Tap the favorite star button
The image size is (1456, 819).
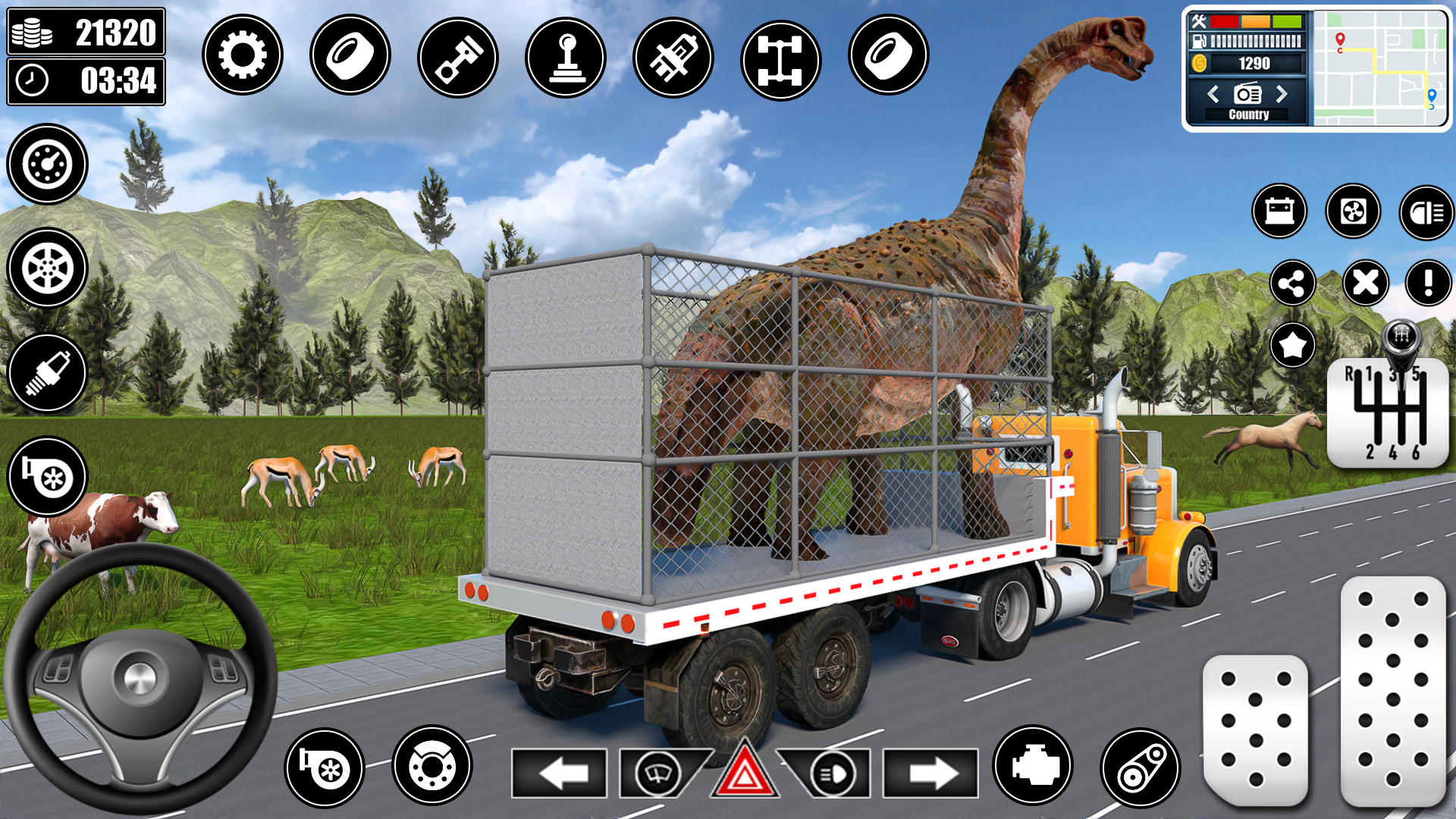[x=1293, y=345]
